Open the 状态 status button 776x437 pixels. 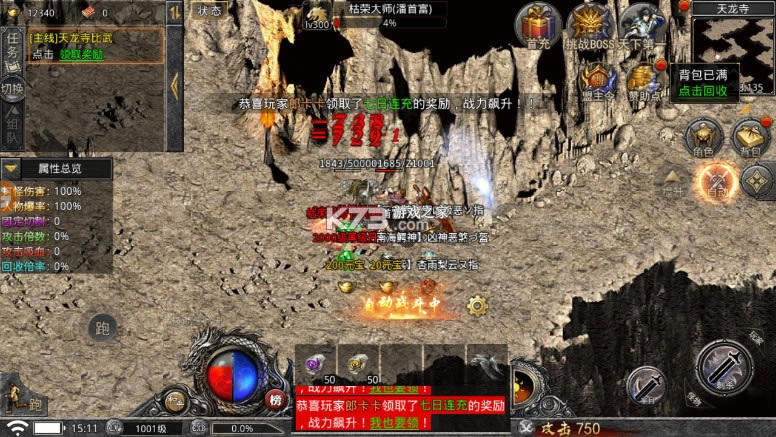click(209, 10)
